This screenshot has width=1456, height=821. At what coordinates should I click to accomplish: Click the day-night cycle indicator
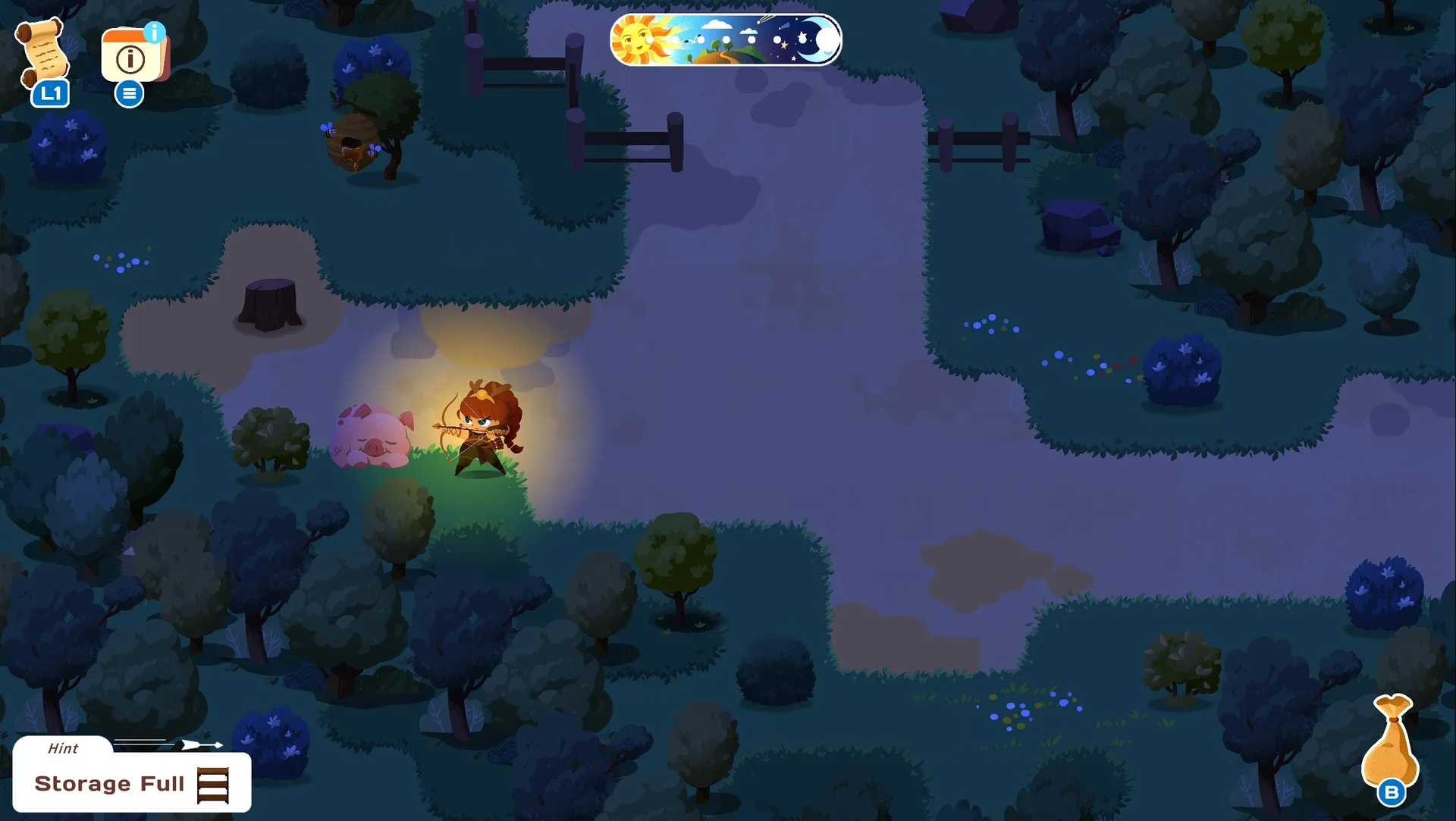[x=726, y=40]
